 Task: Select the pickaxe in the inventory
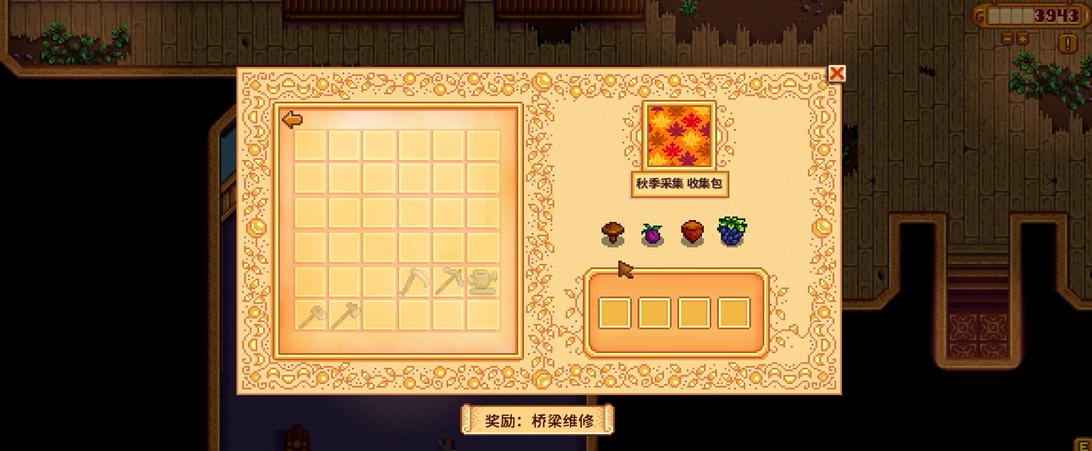pos(448,281)
